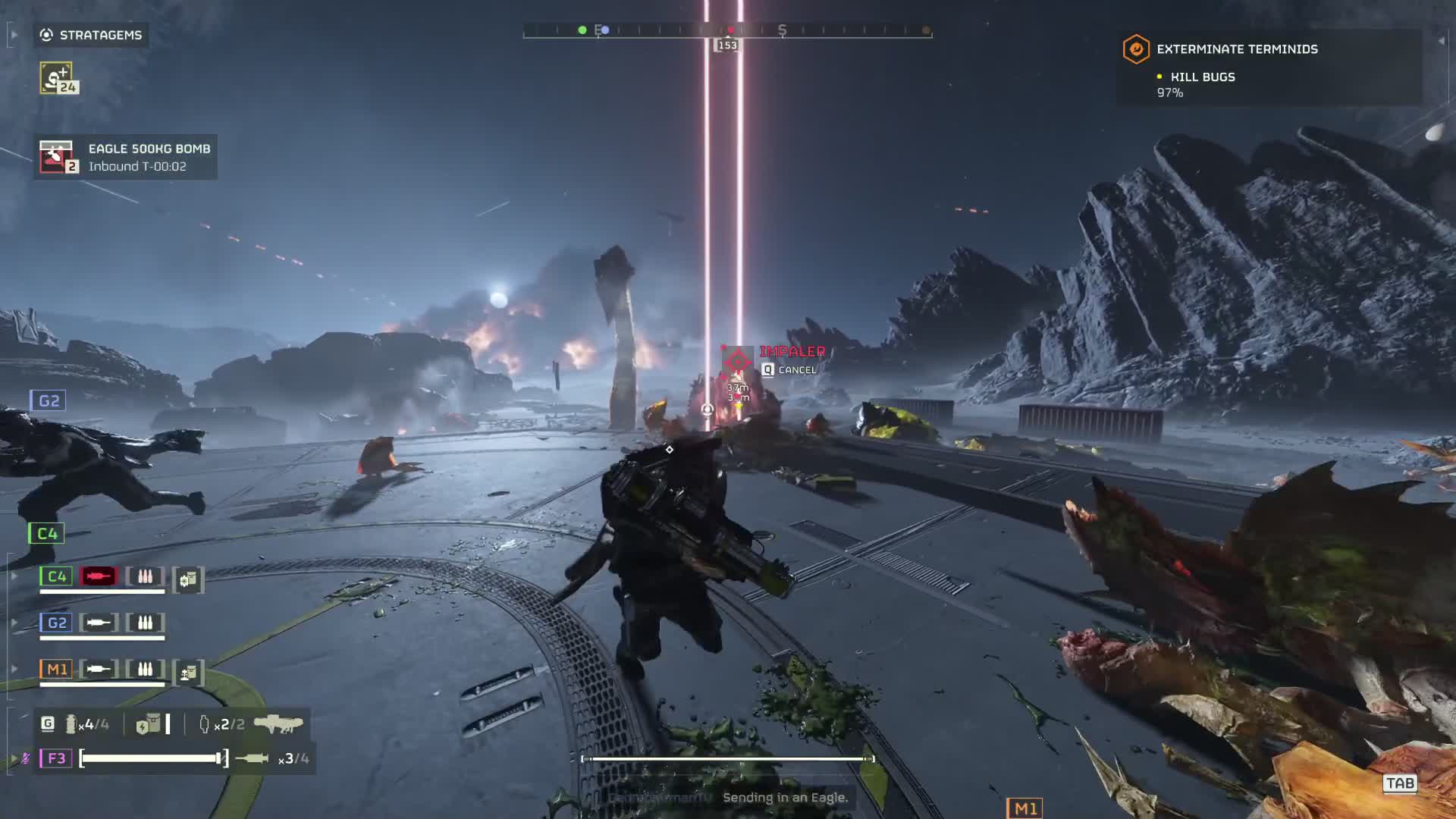
Task: Select the Reinforce stratagem icon
Action: tap(58, 78)
